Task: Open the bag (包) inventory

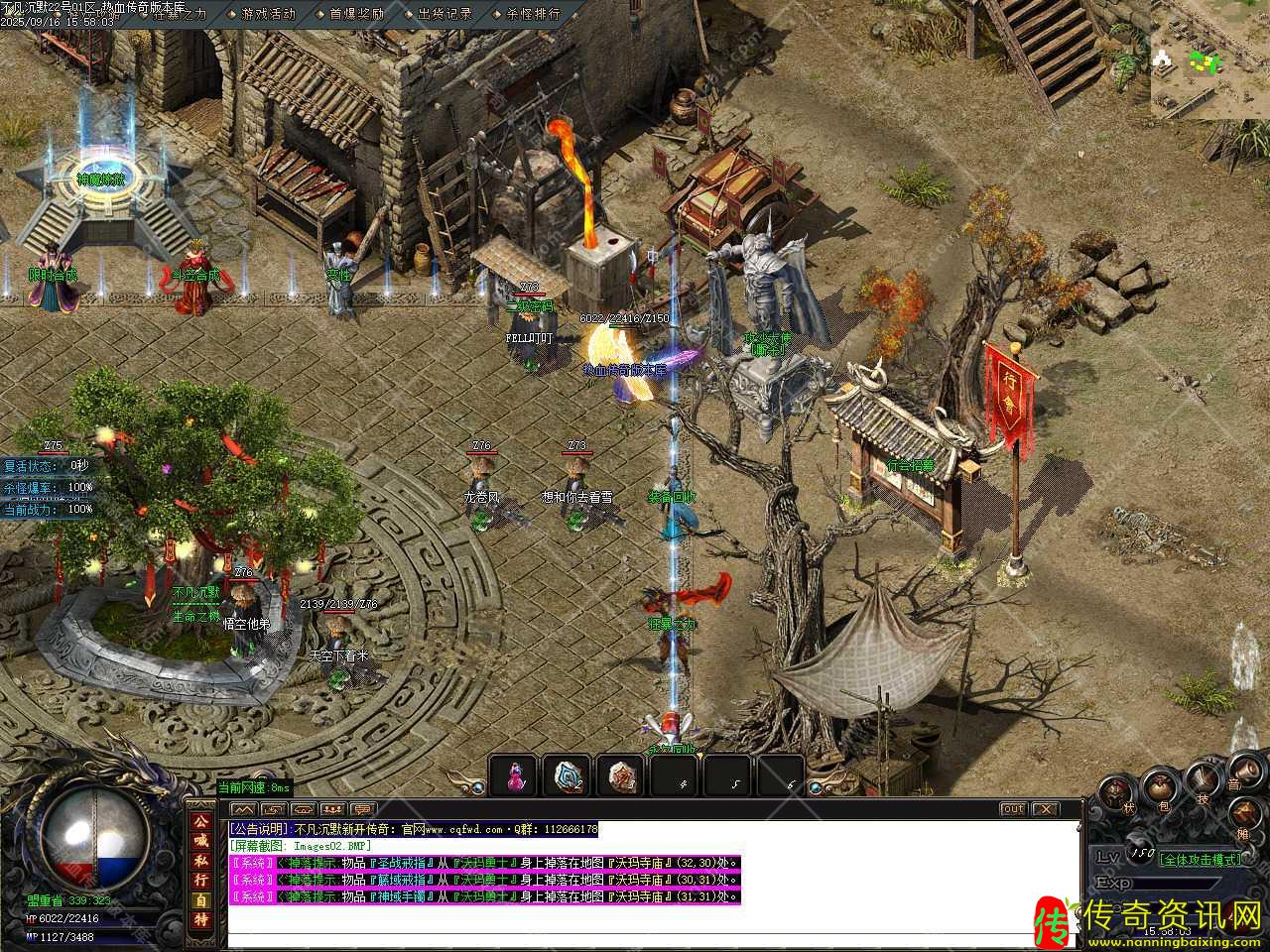Action: (x=1159, y=788)
